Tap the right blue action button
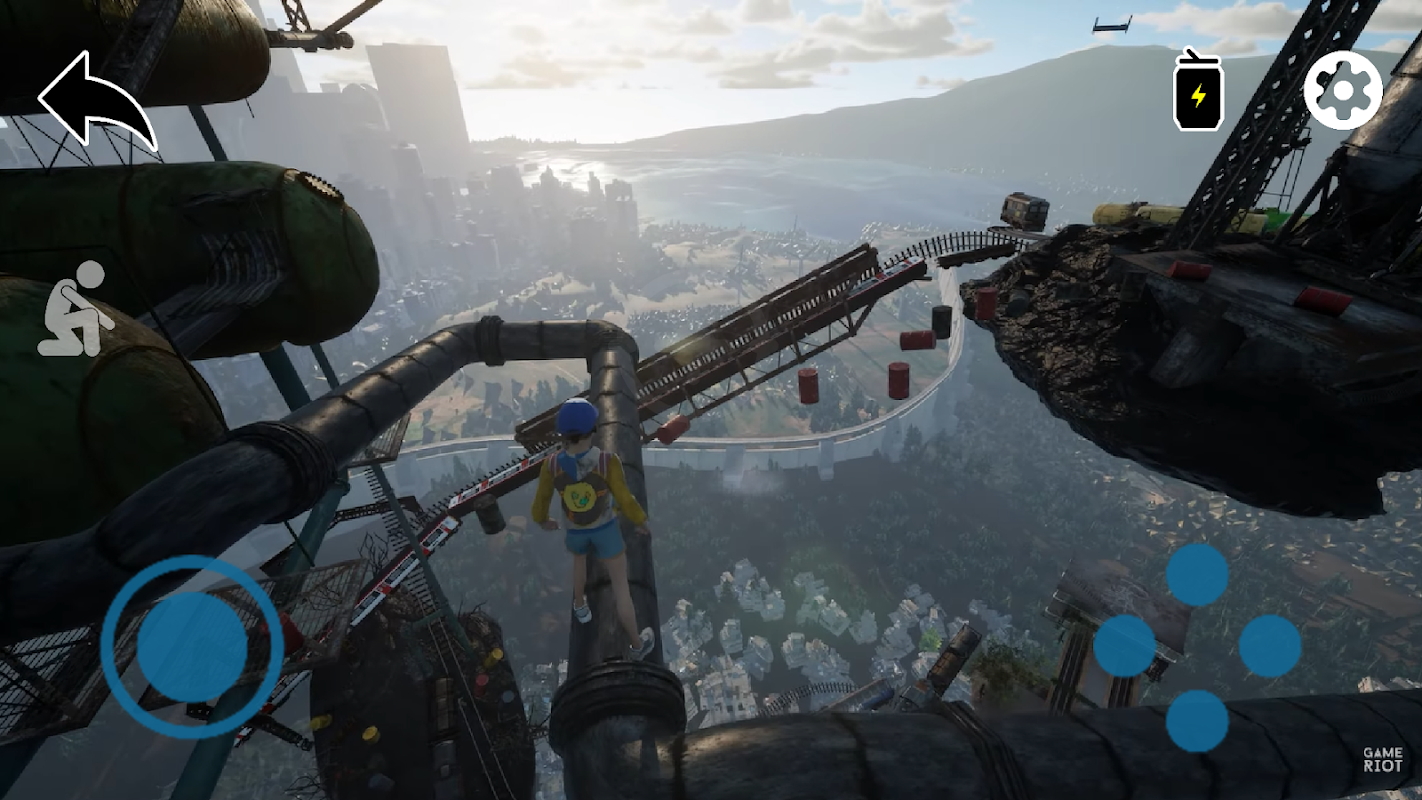Viewport: 1422px width, 800px height. click(x=1270, y=646)
